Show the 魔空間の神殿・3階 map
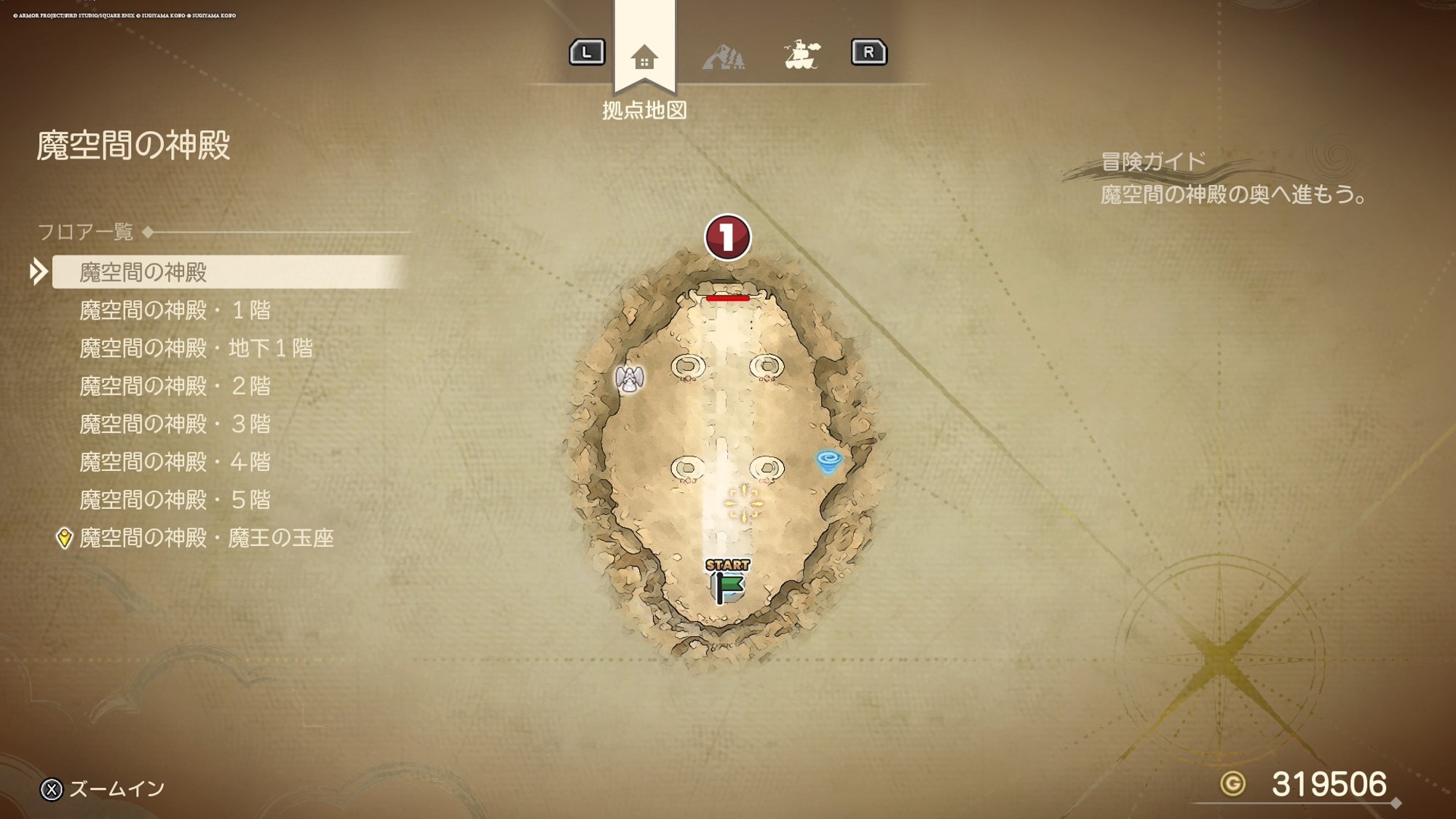Screen dimensions: 1456x819 point(175,424)
